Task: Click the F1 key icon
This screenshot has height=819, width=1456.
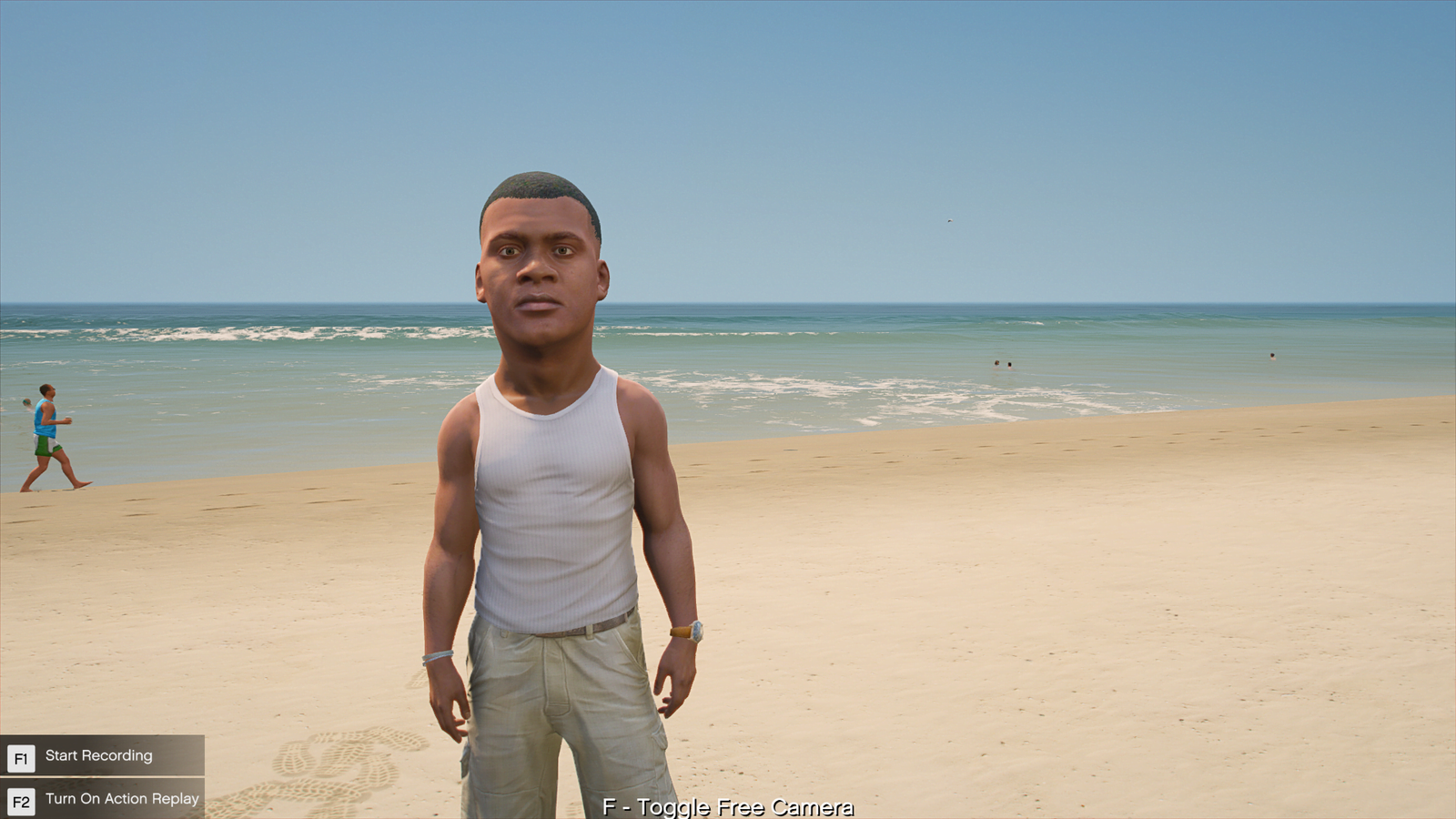Action: [x=22, y=755]
